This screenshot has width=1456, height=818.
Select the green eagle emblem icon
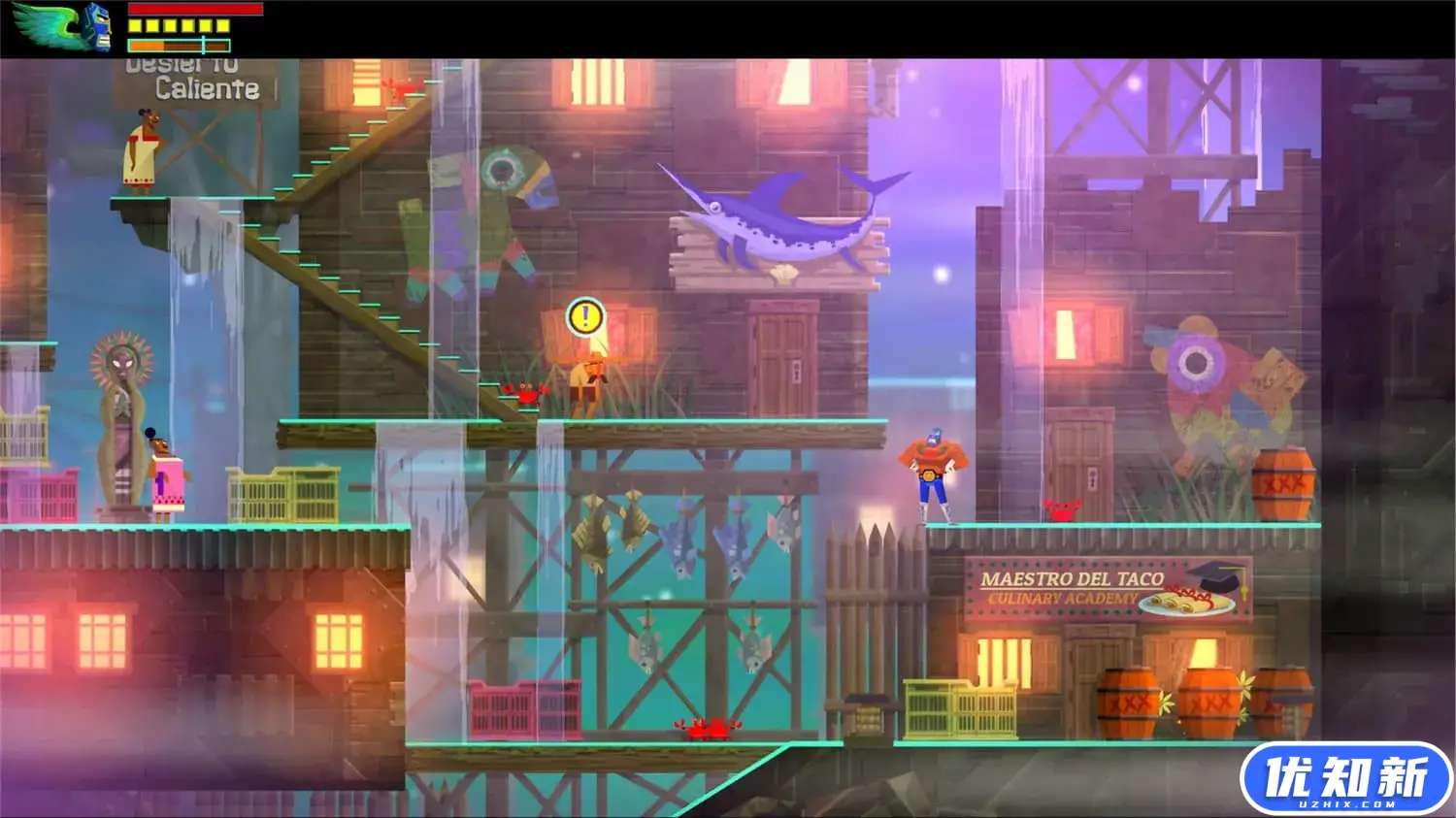tap(46, 22)
